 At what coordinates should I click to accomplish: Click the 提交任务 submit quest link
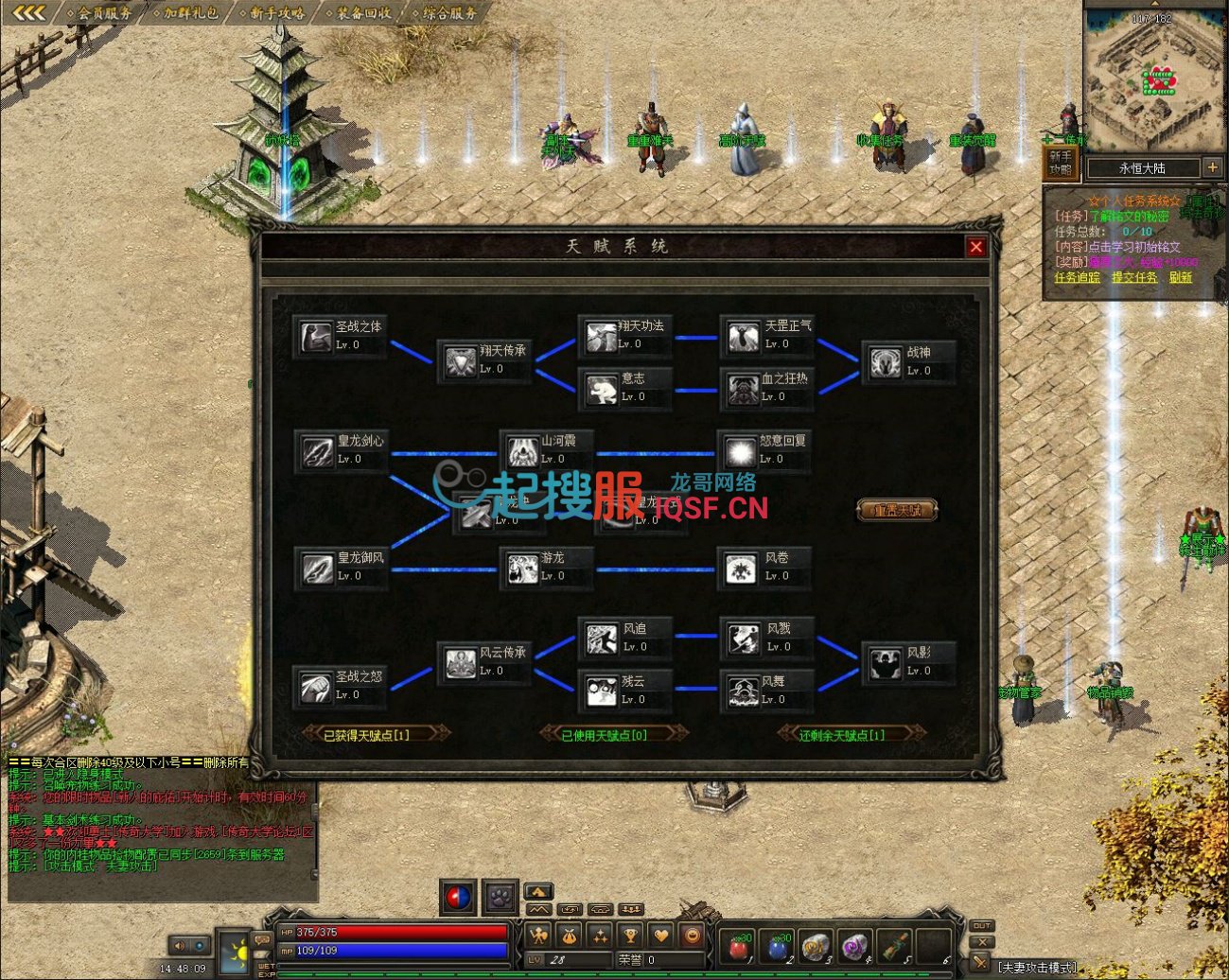pos(1133,277)
